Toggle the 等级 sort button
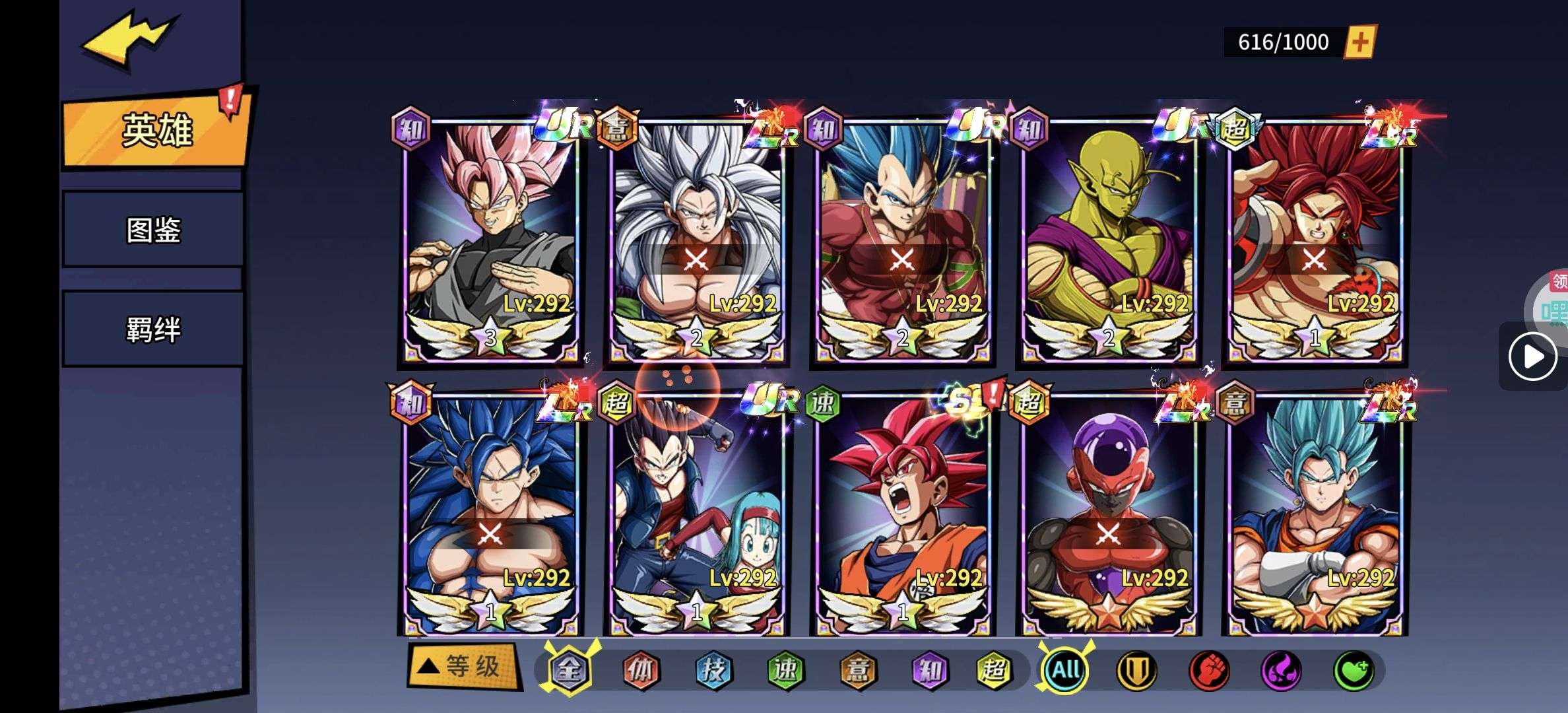This screenshot has height=713, width=1568. (463, 666)
